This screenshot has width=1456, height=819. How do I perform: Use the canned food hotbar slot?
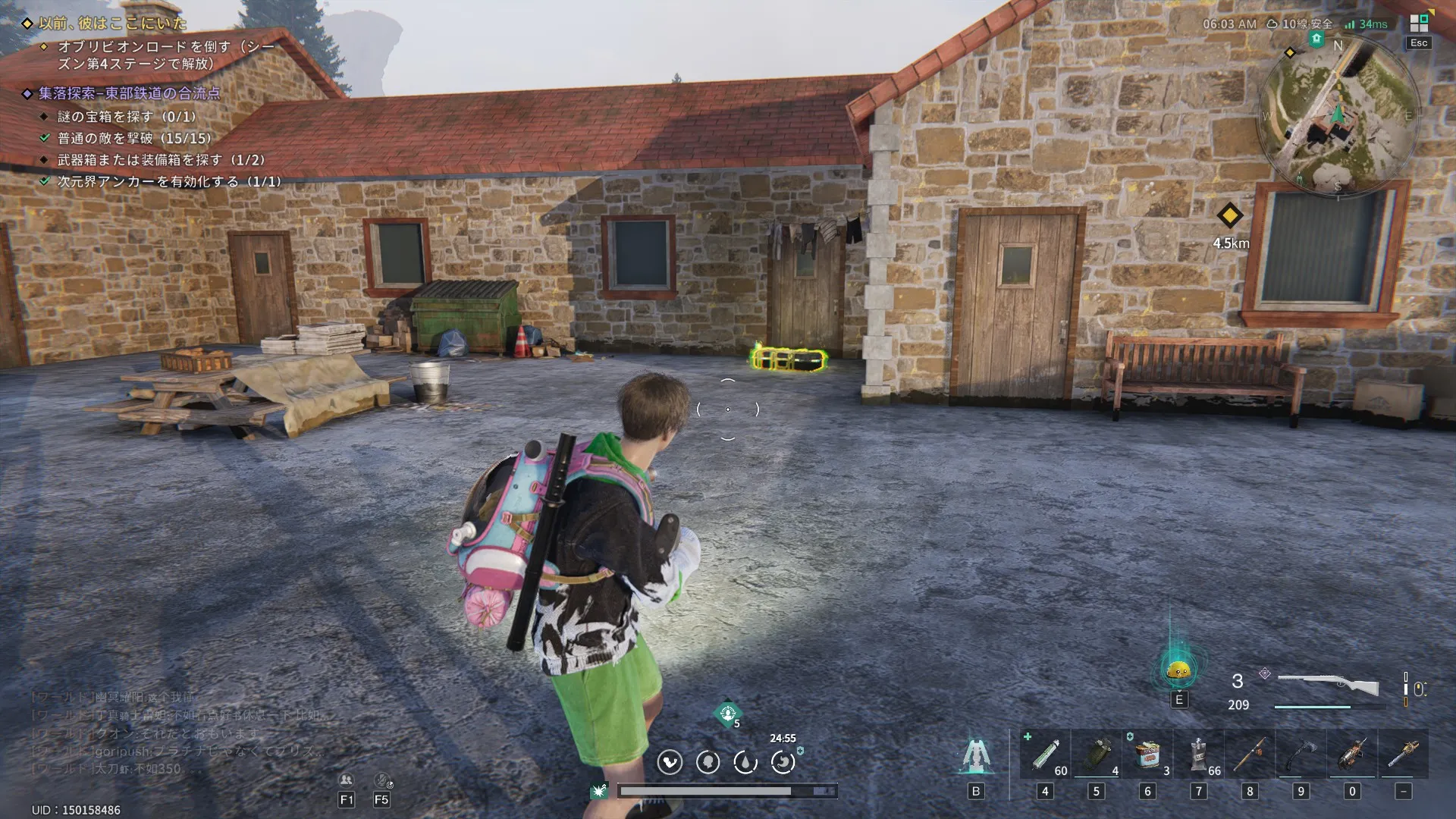click(1147, 755)
